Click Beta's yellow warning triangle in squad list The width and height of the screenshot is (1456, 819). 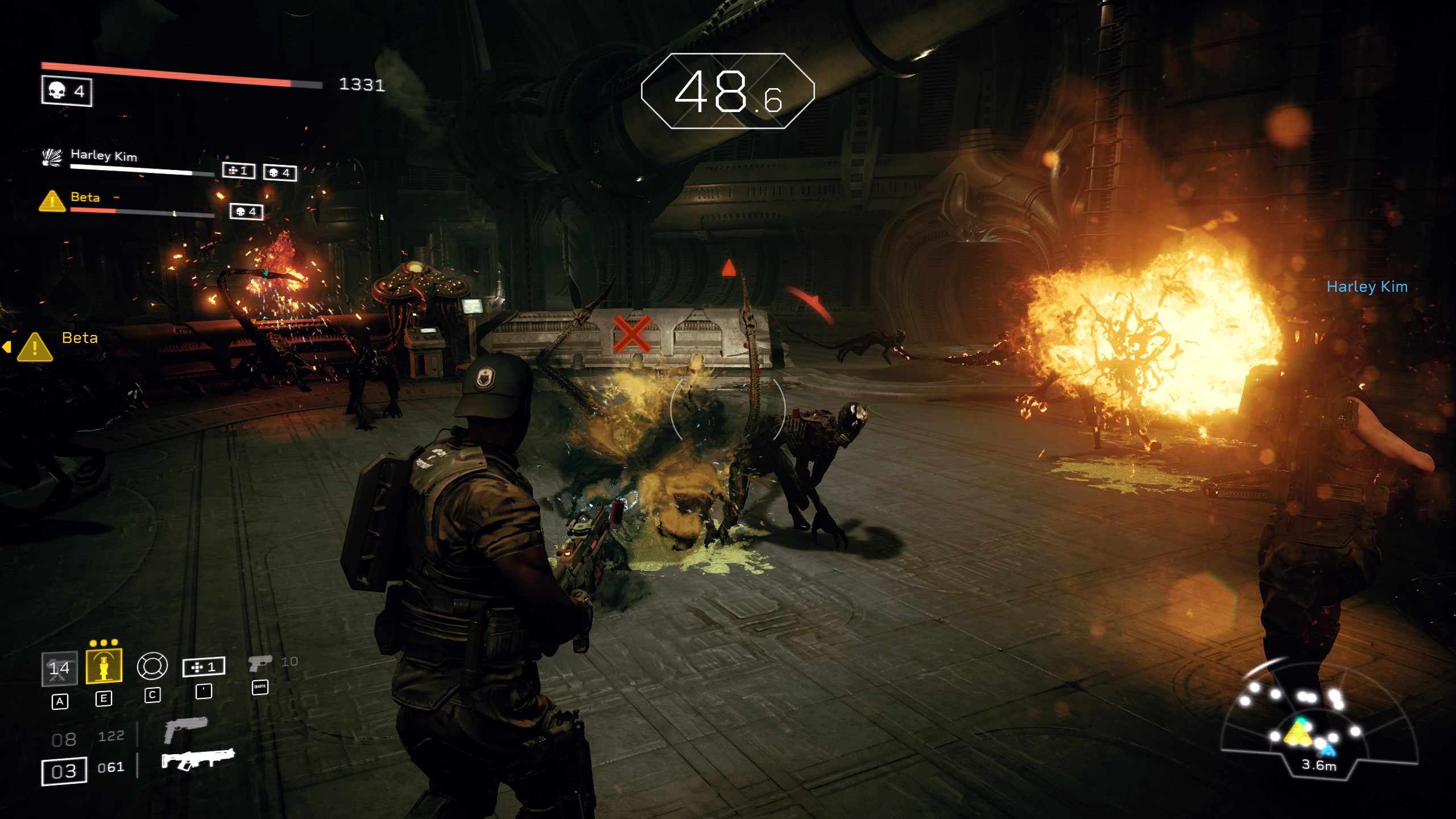[x=52, y=201]
